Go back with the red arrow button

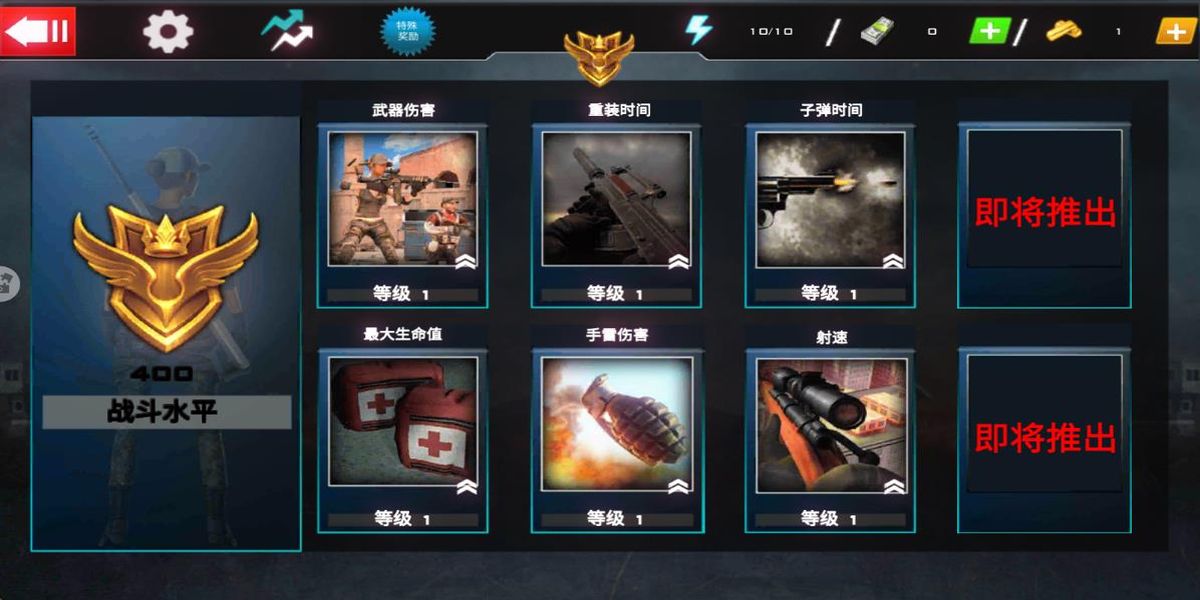38,31
